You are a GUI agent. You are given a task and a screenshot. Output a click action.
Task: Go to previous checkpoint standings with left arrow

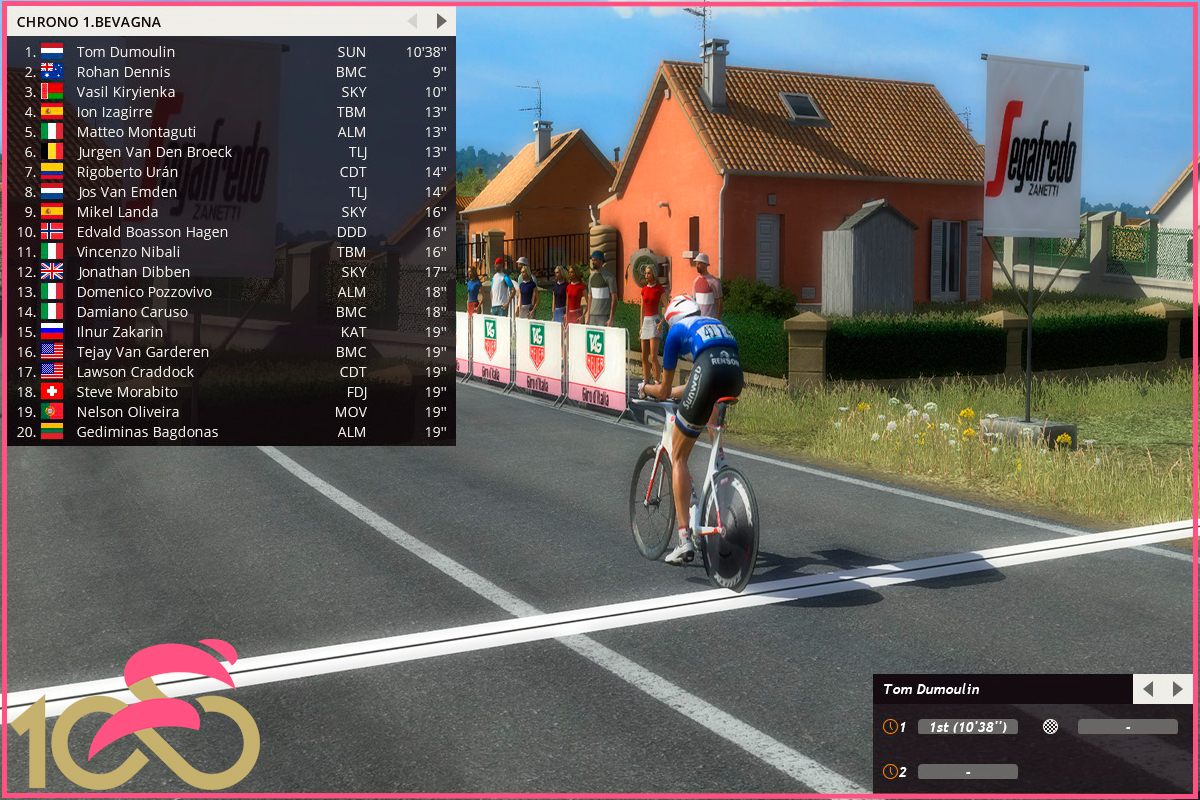[x=412, y=21]
